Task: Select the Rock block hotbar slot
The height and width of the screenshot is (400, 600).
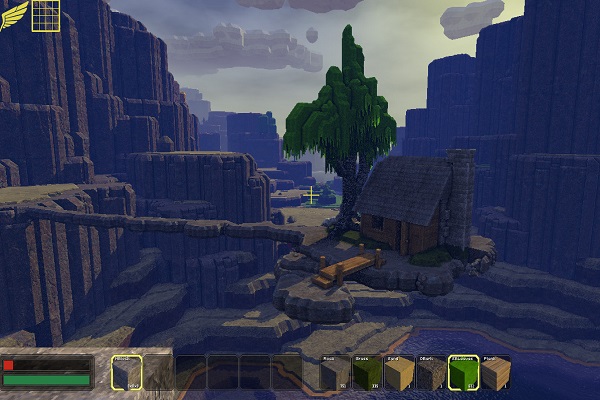Action: pyautogui.click(x=335, y=373)
